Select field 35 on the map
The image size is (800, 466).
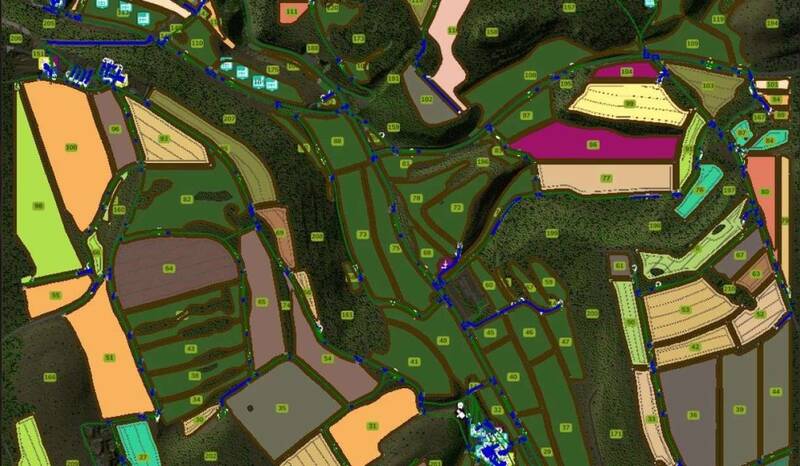pos(282,408)
